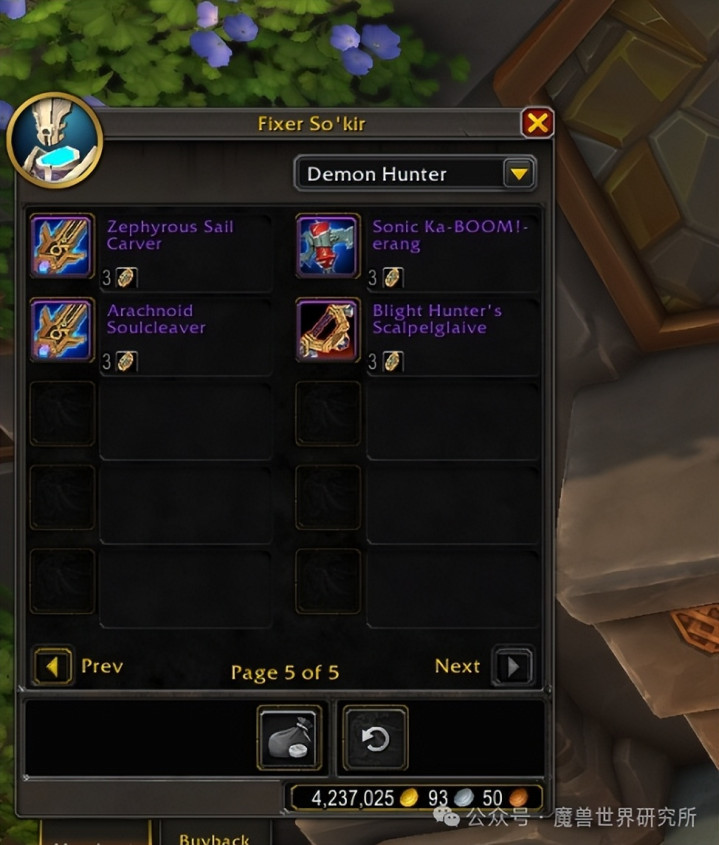Choose the Arachnoid Soulcleaver item
719x845 pixels.
[x=62, y=329]
